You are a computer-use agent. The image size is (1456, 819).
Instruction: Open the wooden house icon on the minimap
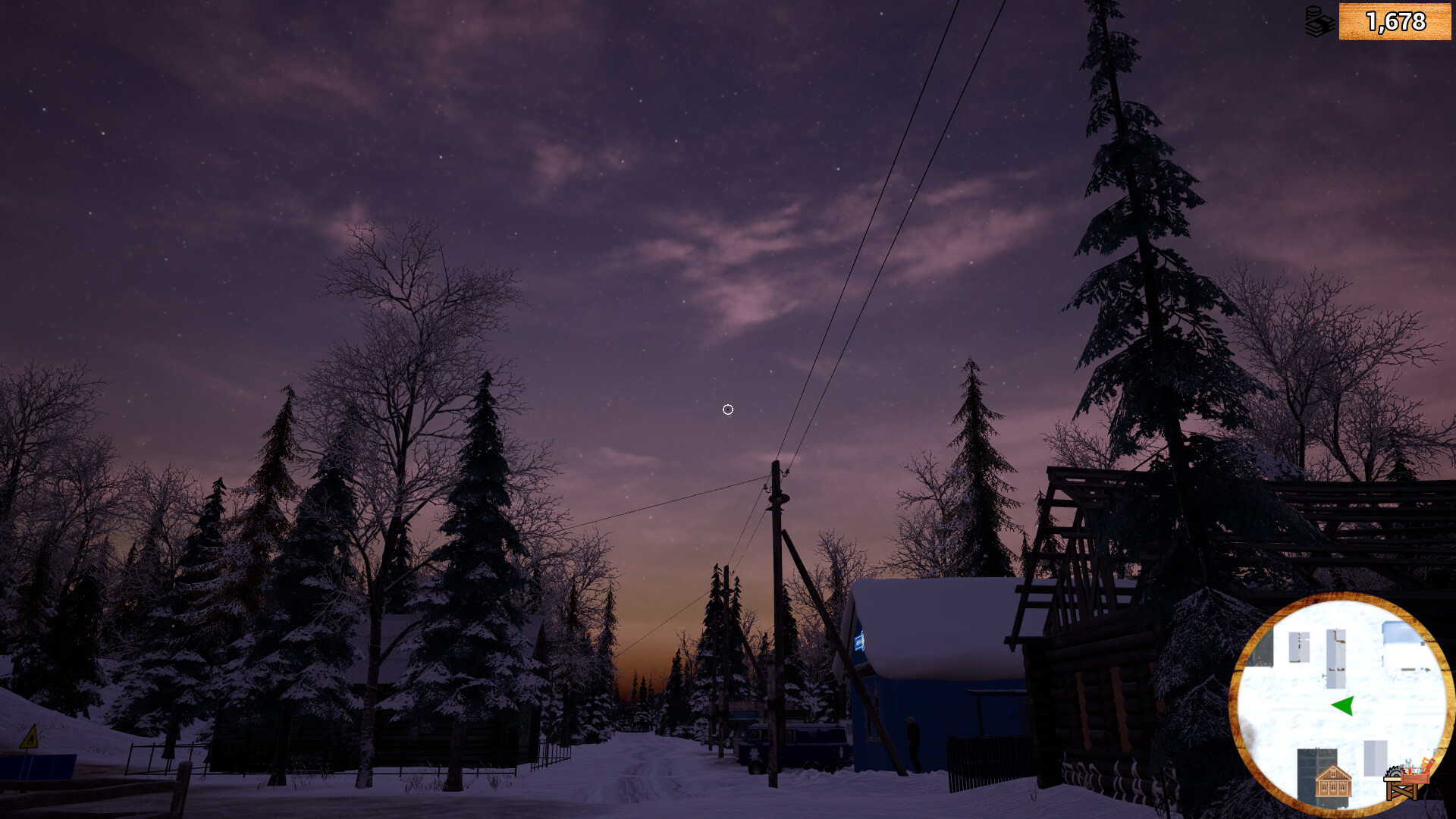1332,781
